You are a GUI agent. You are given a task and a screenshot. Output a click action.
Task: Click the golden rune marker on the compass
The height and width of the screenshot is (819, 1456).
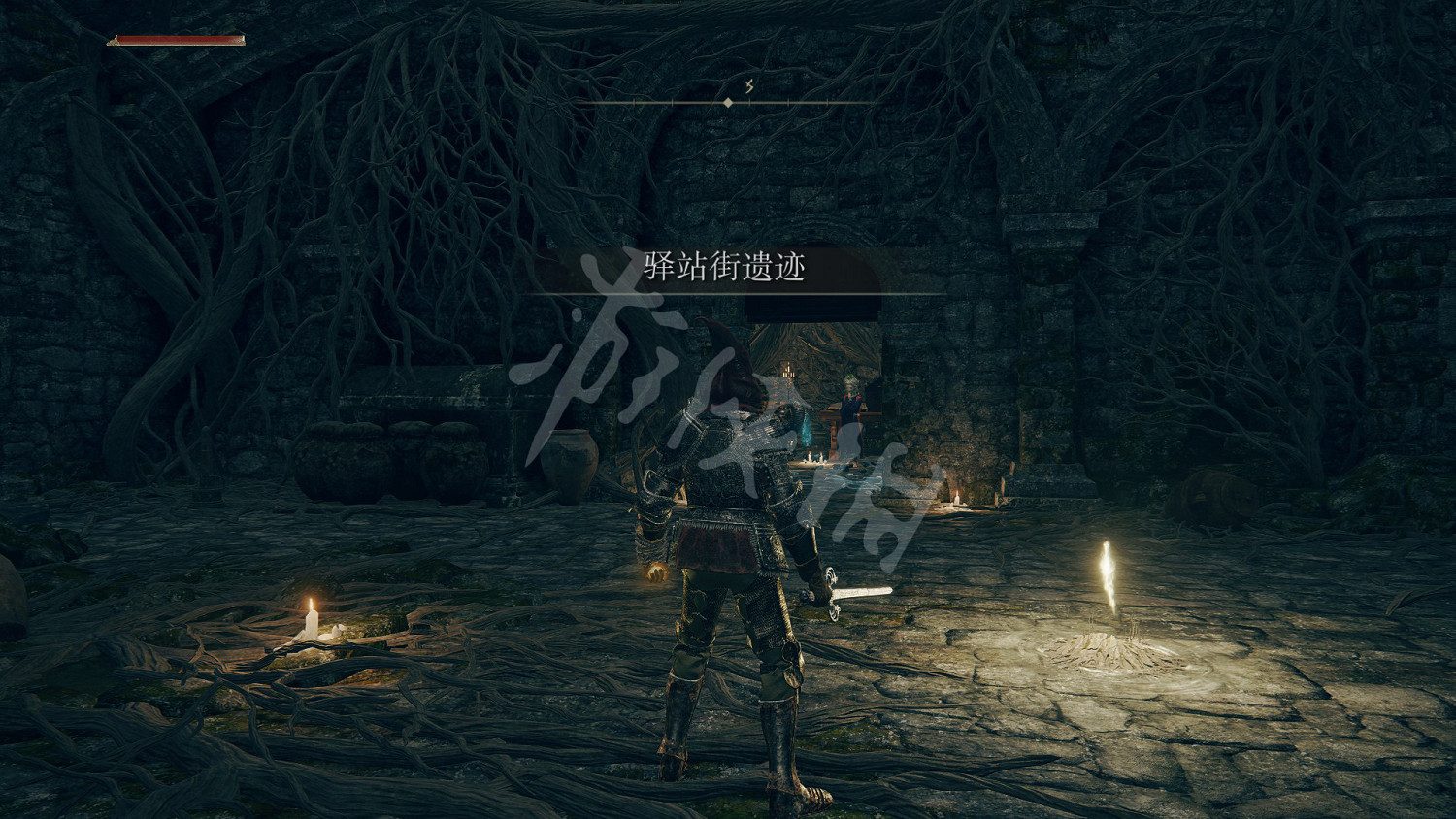click(749, 85)
